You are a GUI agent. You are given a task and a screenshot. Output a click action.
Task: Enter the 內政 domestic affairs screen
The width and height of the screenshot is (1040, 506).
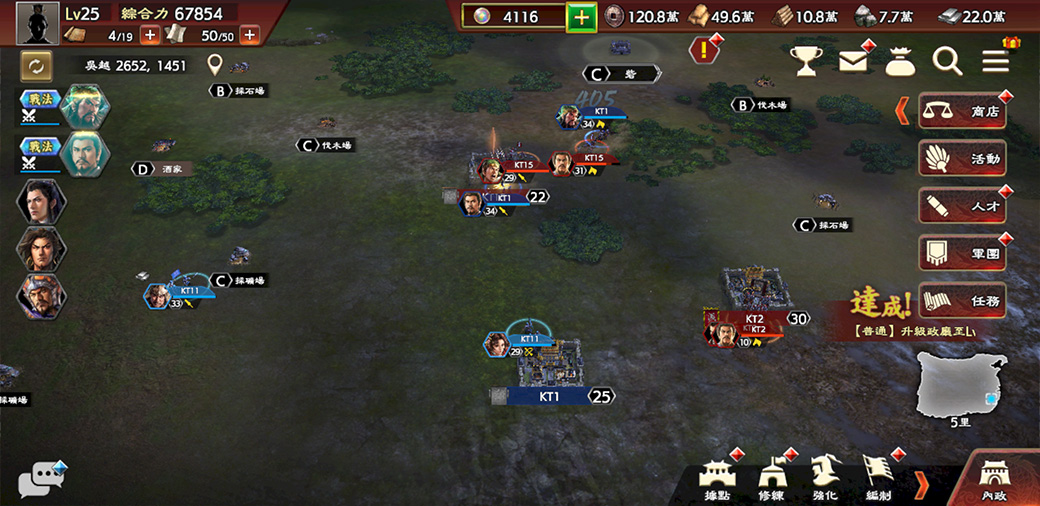pyautogui.click(x=995, y=479)
